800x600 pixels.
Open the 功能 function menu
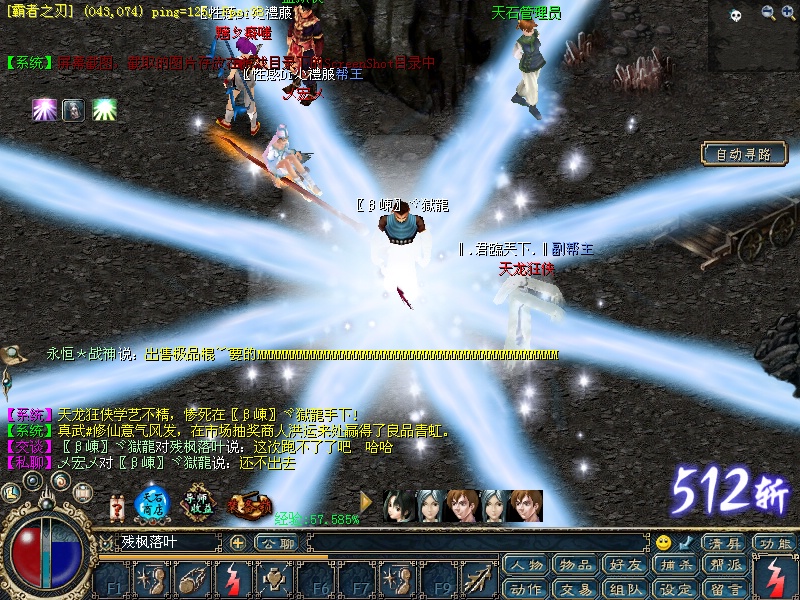point(775,543)
